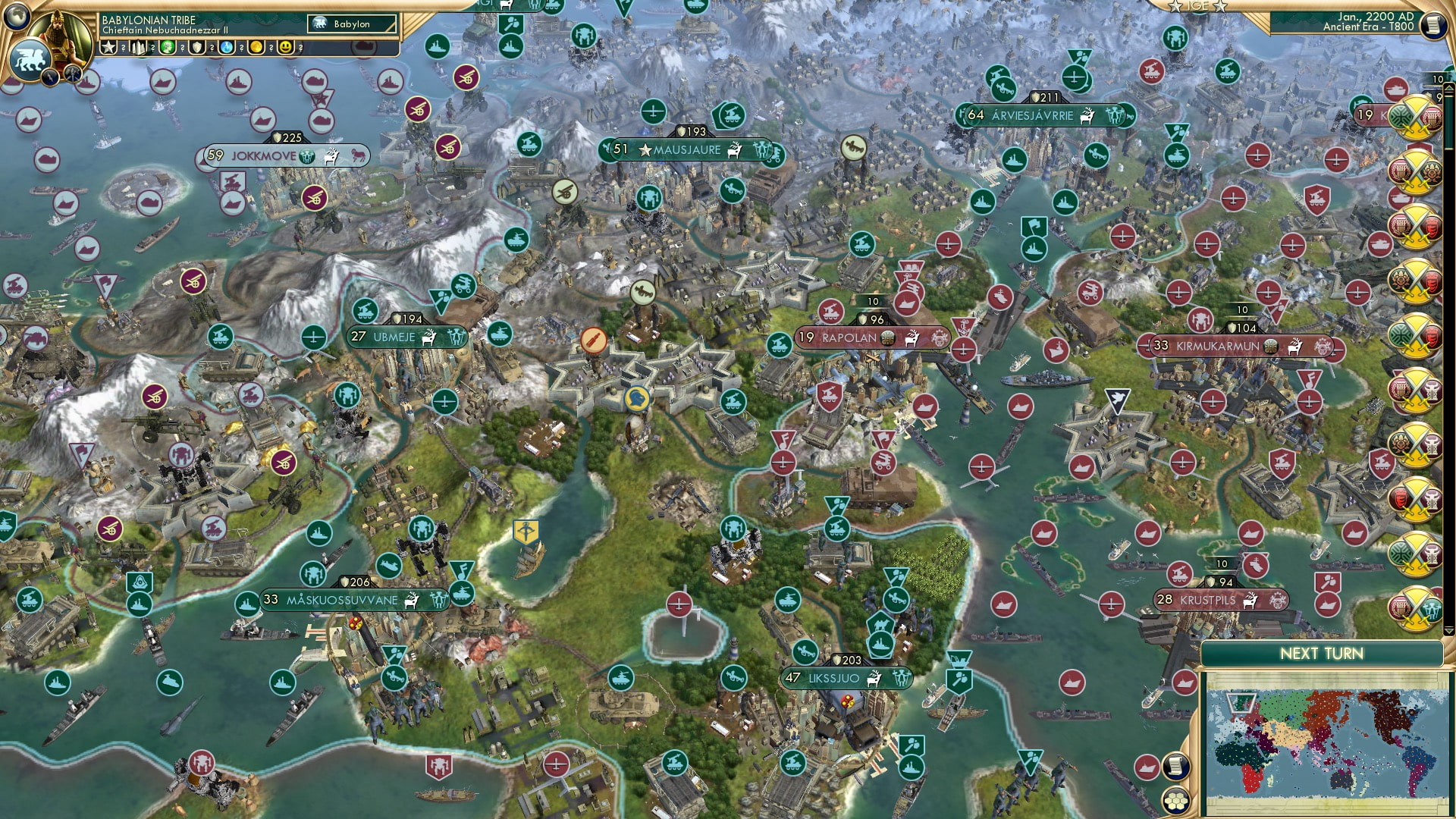Click the silver shield faith icon in the status bar

coord(197,49)
